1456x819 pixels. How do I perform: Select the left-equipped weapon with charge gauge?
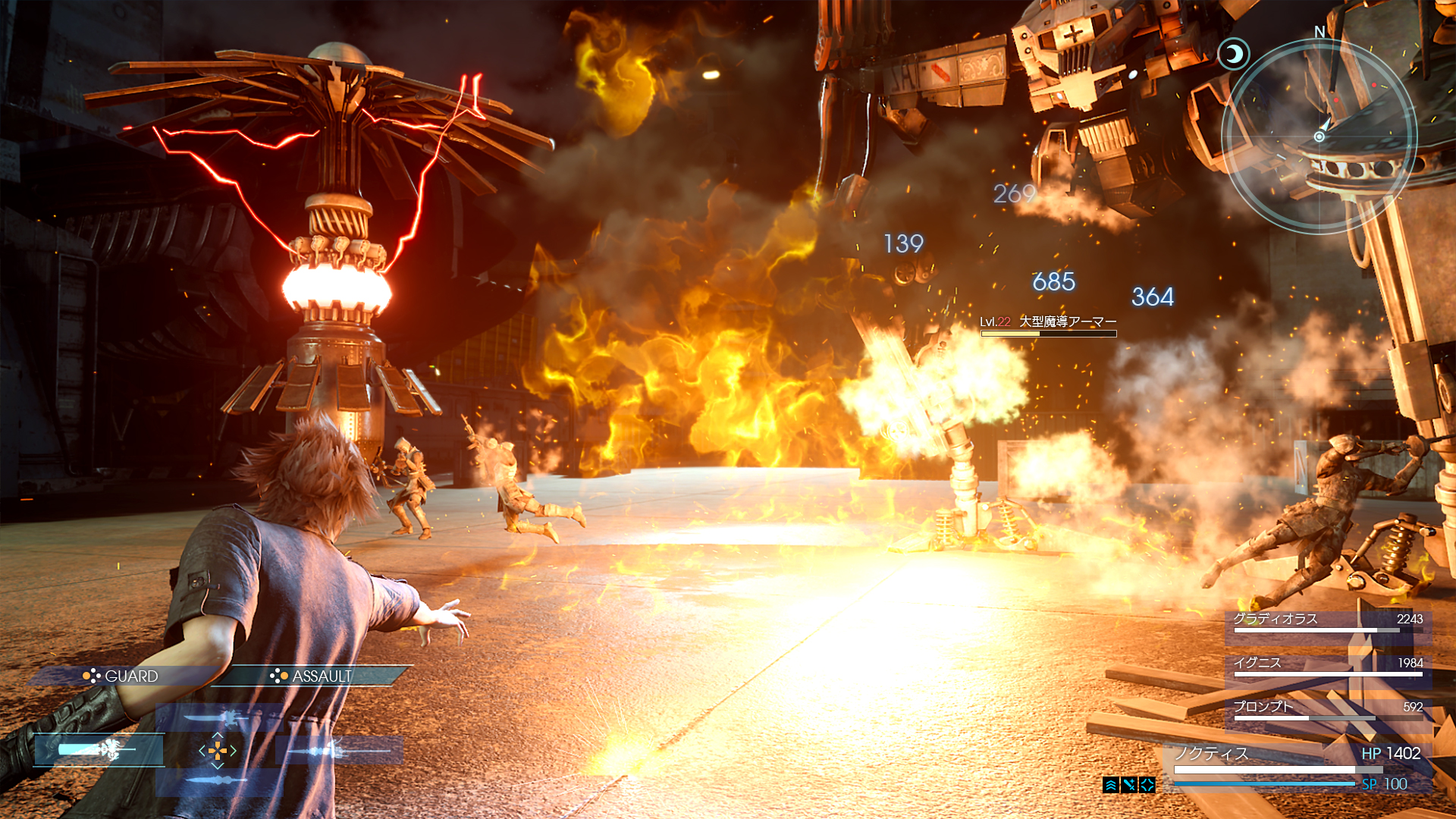[x=97, y=752]
